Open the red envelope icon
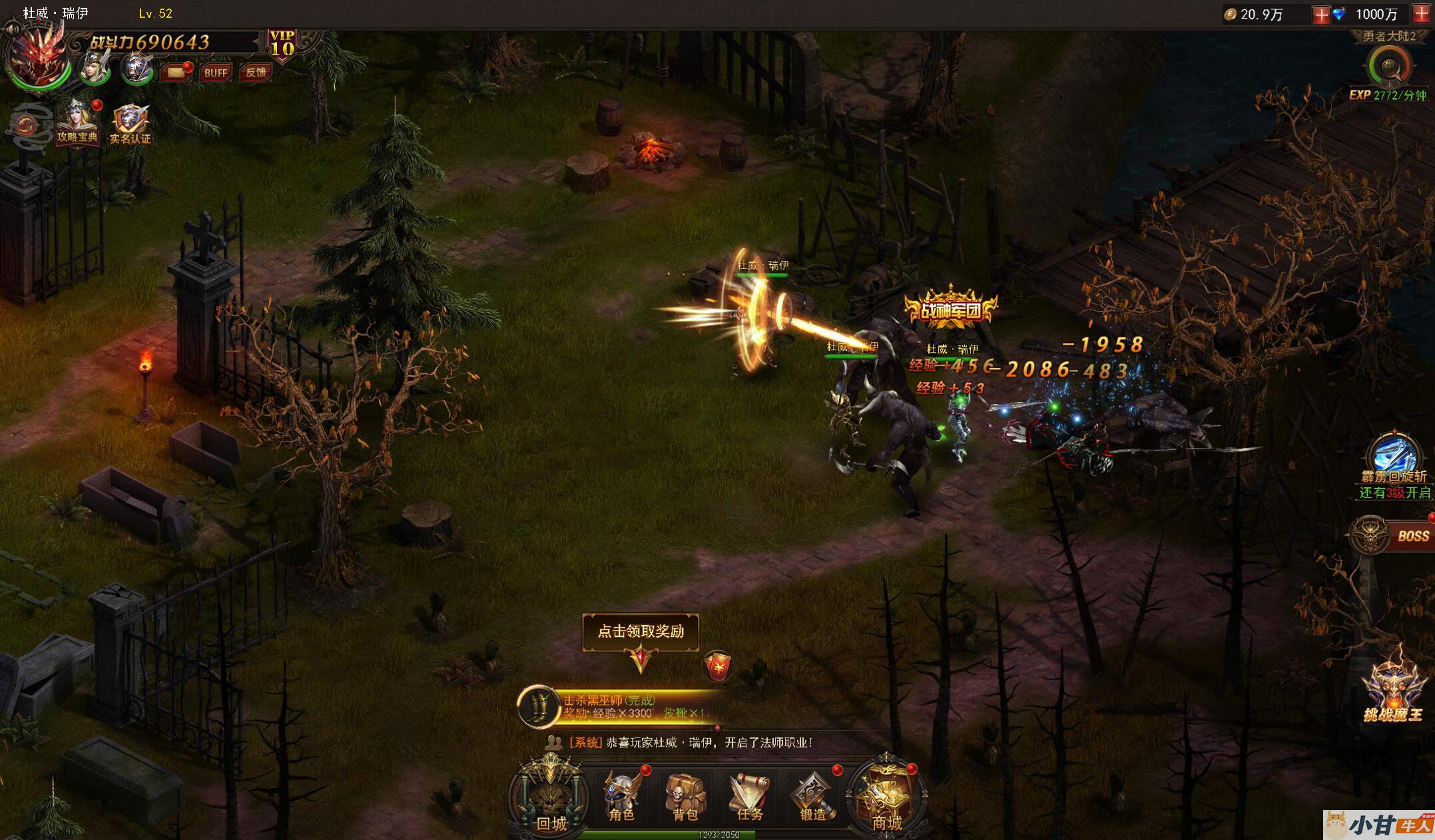The height and width of the screenshot is (840, 1435). tap(717, 666)
